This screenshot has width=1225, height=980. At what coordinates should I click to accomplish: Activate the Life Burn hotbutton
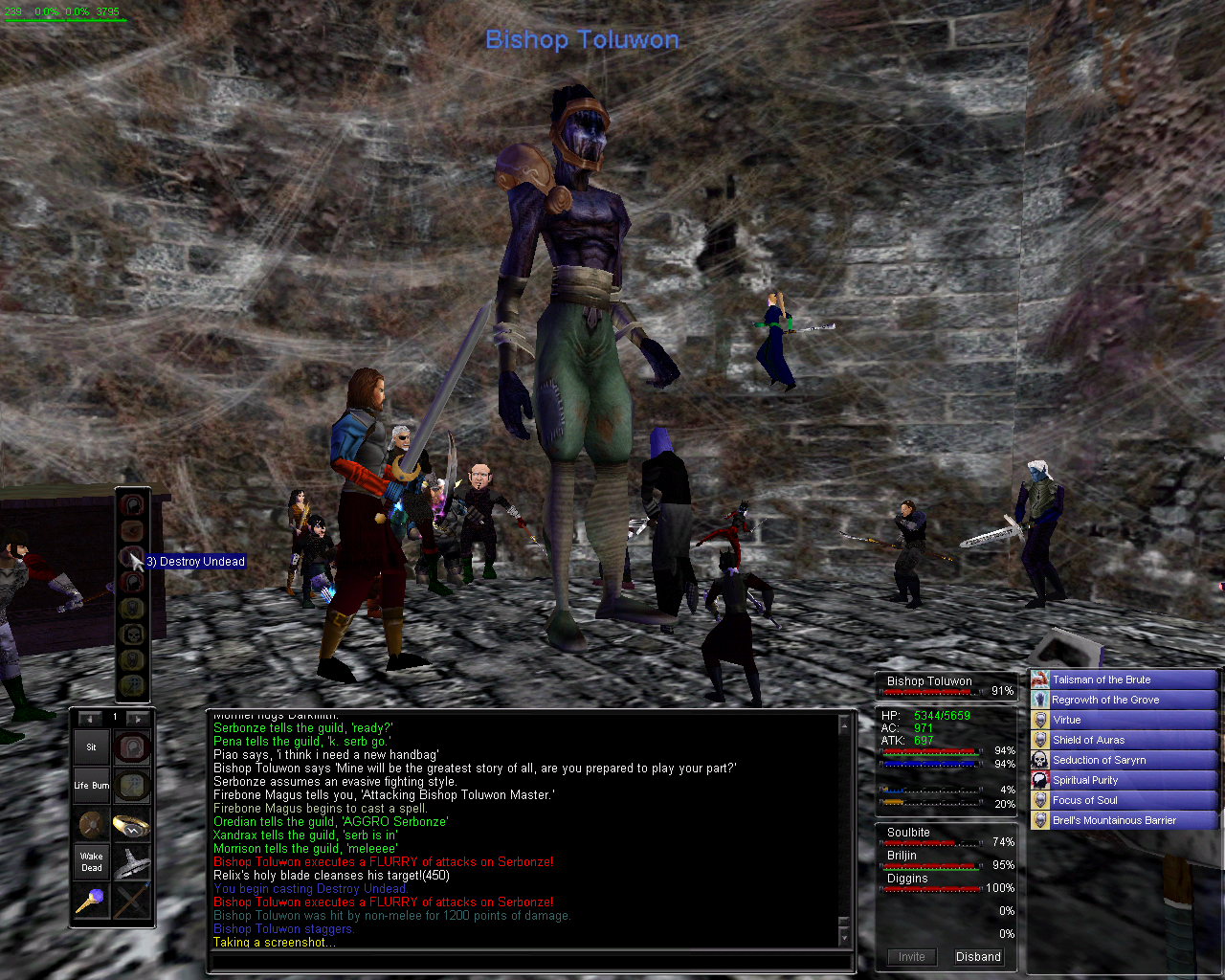click(x=92, y=786)
